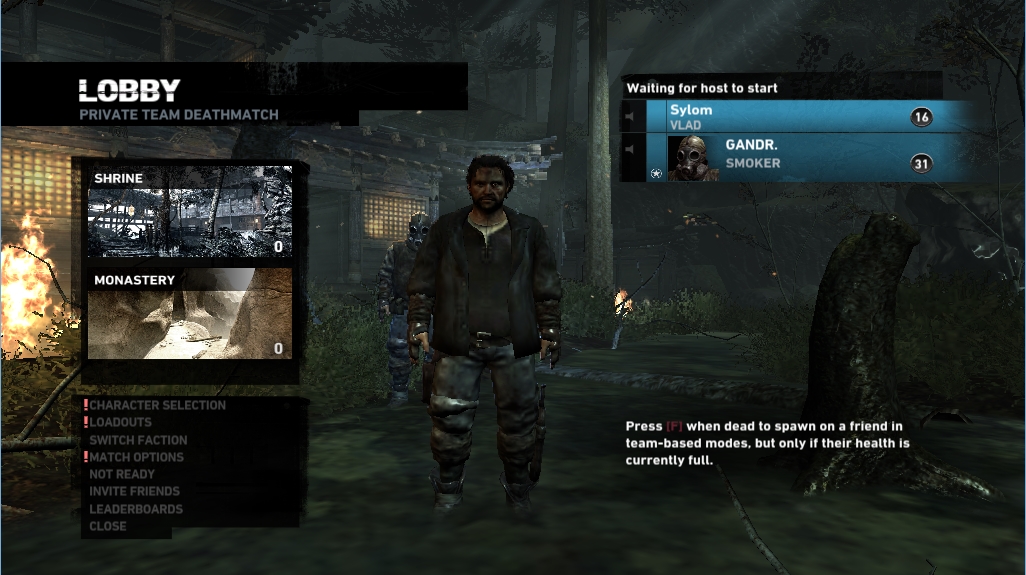Viewport: 1026px width, 575px height.
Task: Vote for the Monastery map
Action: pos(190,313)
